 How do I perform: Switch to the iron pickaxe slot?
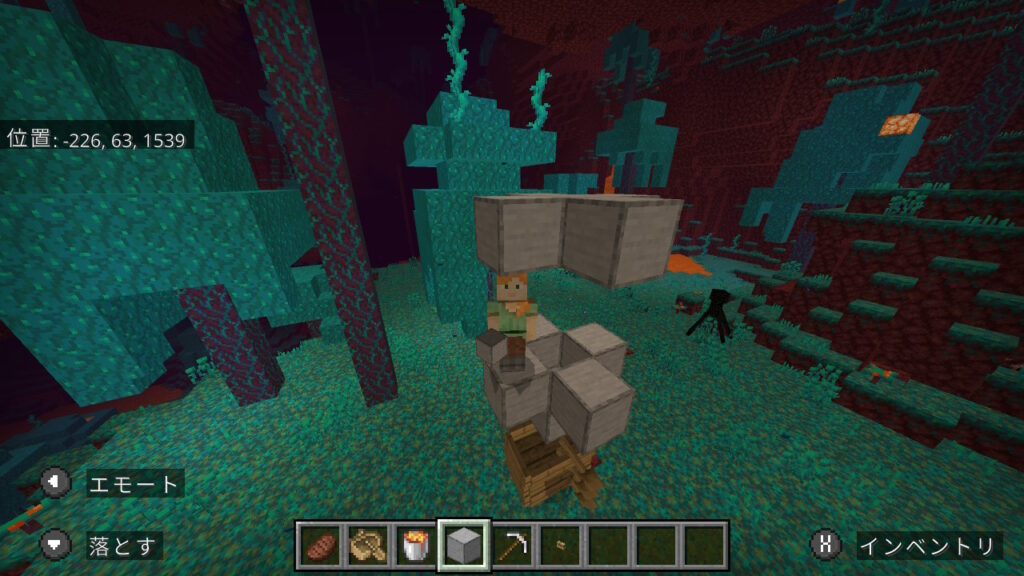(512, 545)
